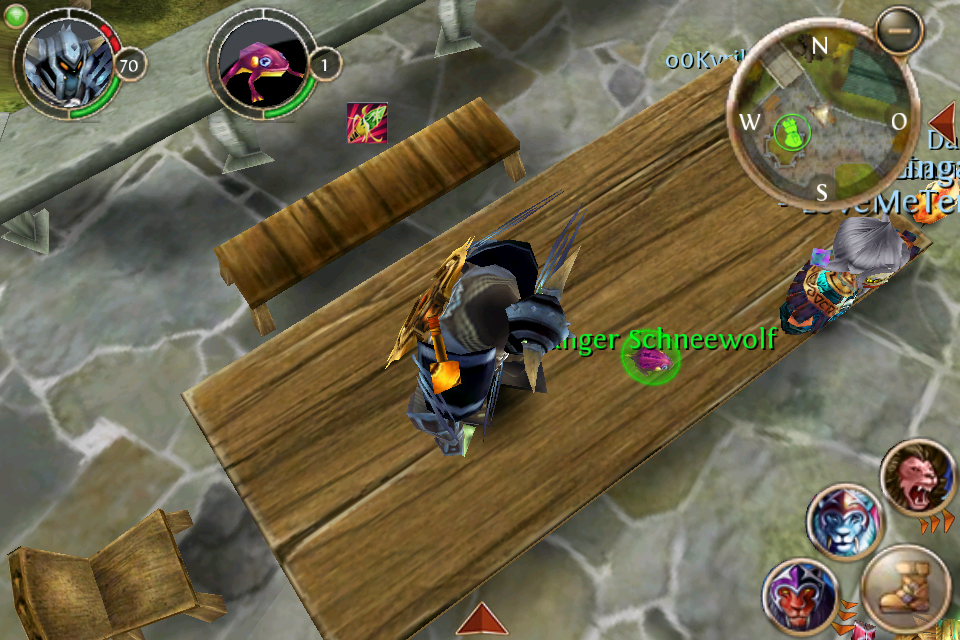Select the armored player portrait
Screen dimensions: 960x640
[65, 65]
